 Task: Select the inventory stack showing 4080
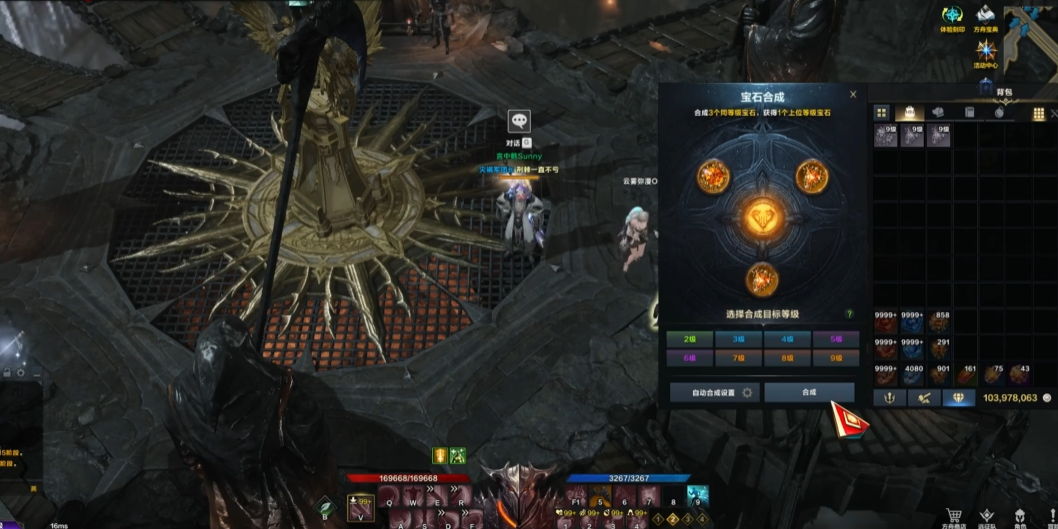911,373
